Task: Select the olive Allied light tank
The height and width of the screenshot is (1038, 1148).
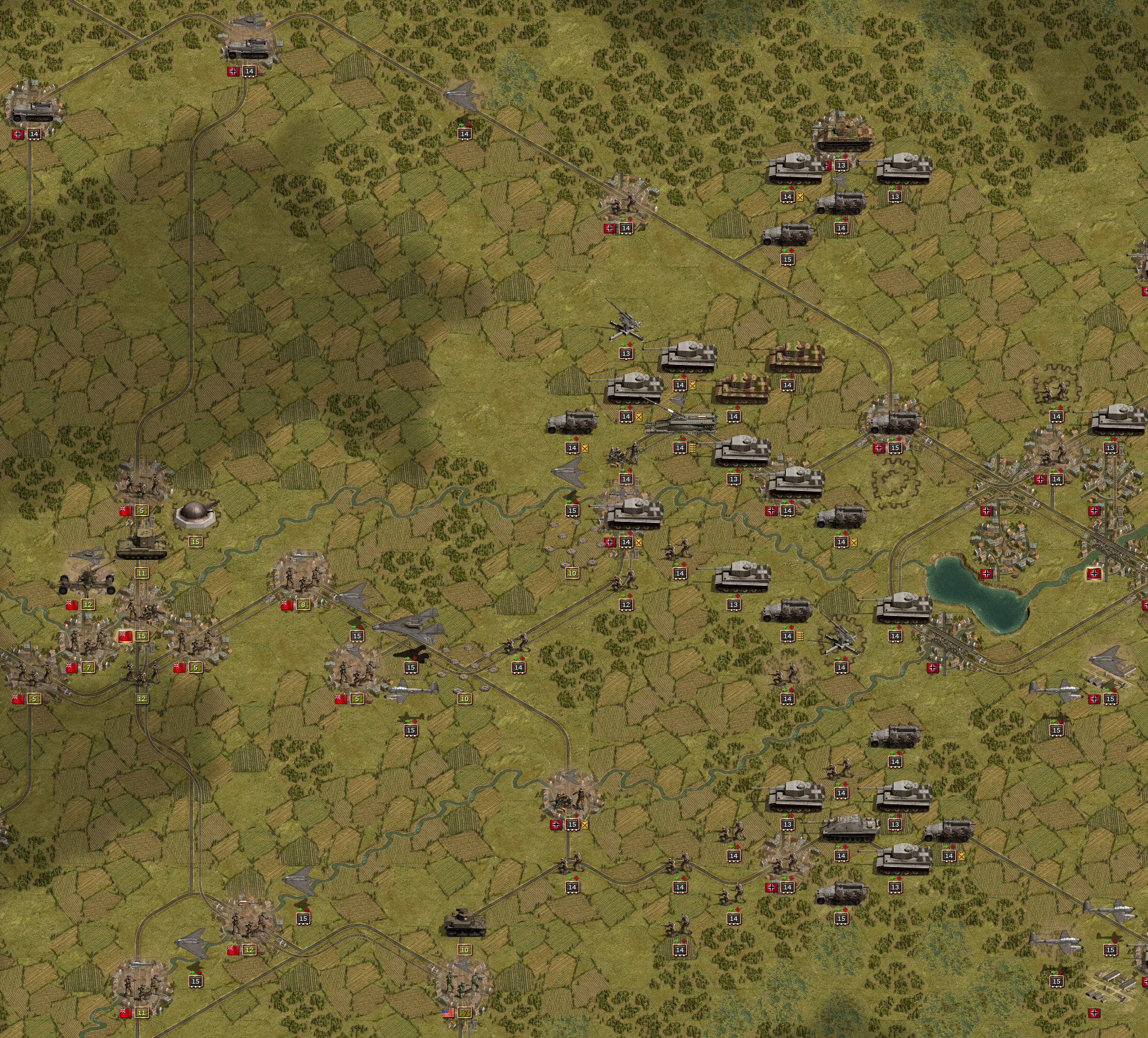Action: pyautogui.click(x=465, y=923)
